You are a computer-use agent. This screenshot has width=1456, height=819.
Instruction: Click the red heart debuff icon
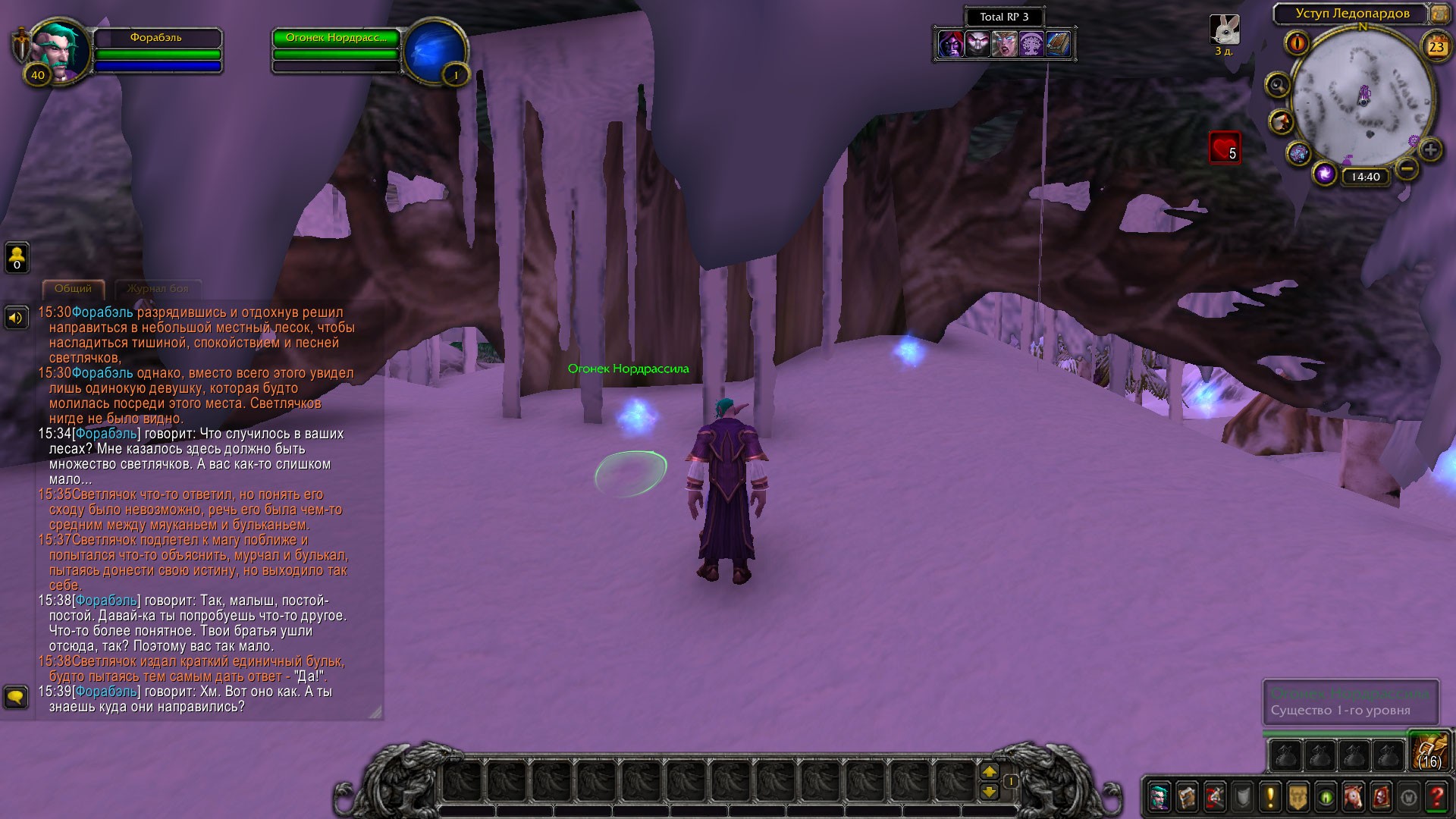1224,148
